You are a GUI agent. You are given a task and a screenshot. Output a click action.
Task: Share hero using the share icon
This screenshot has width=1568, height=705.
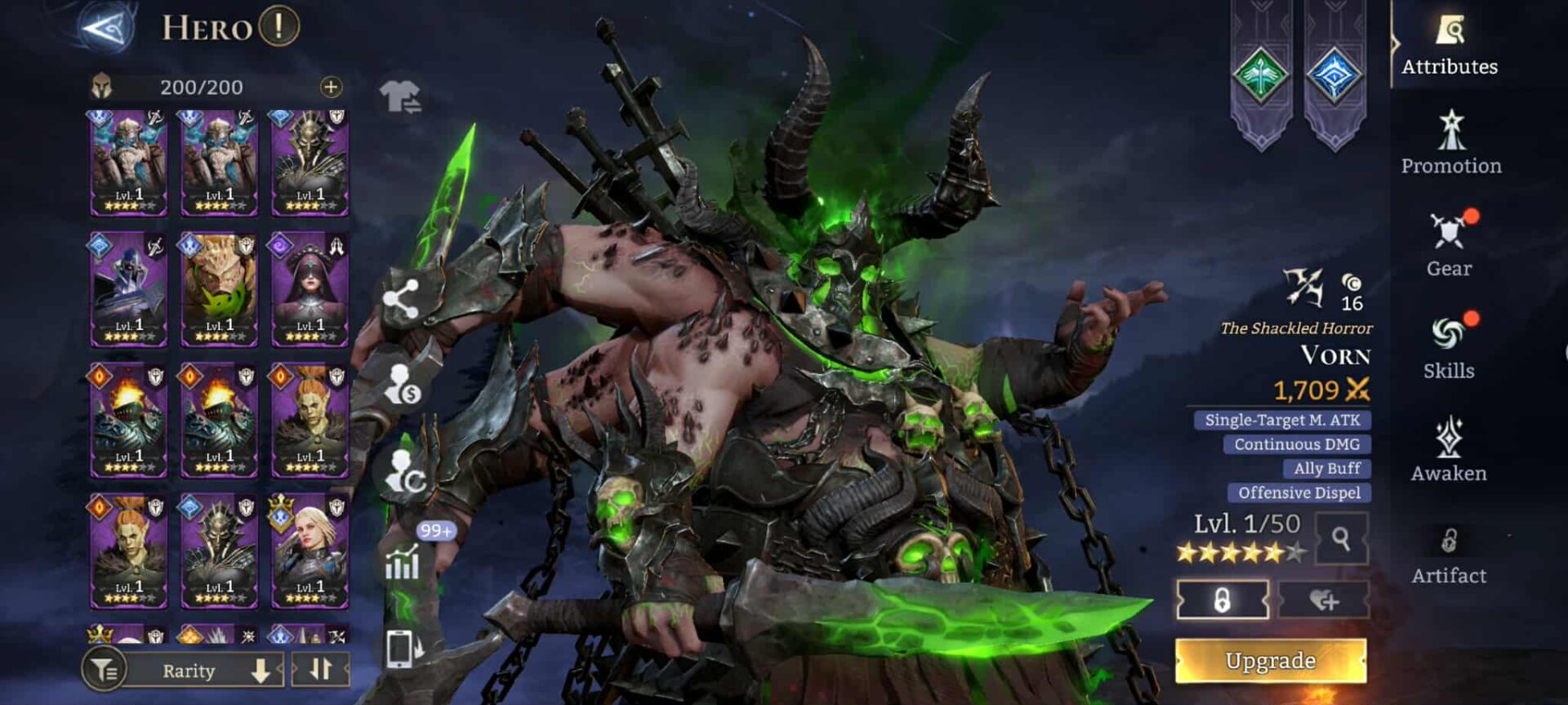point(400,299)
